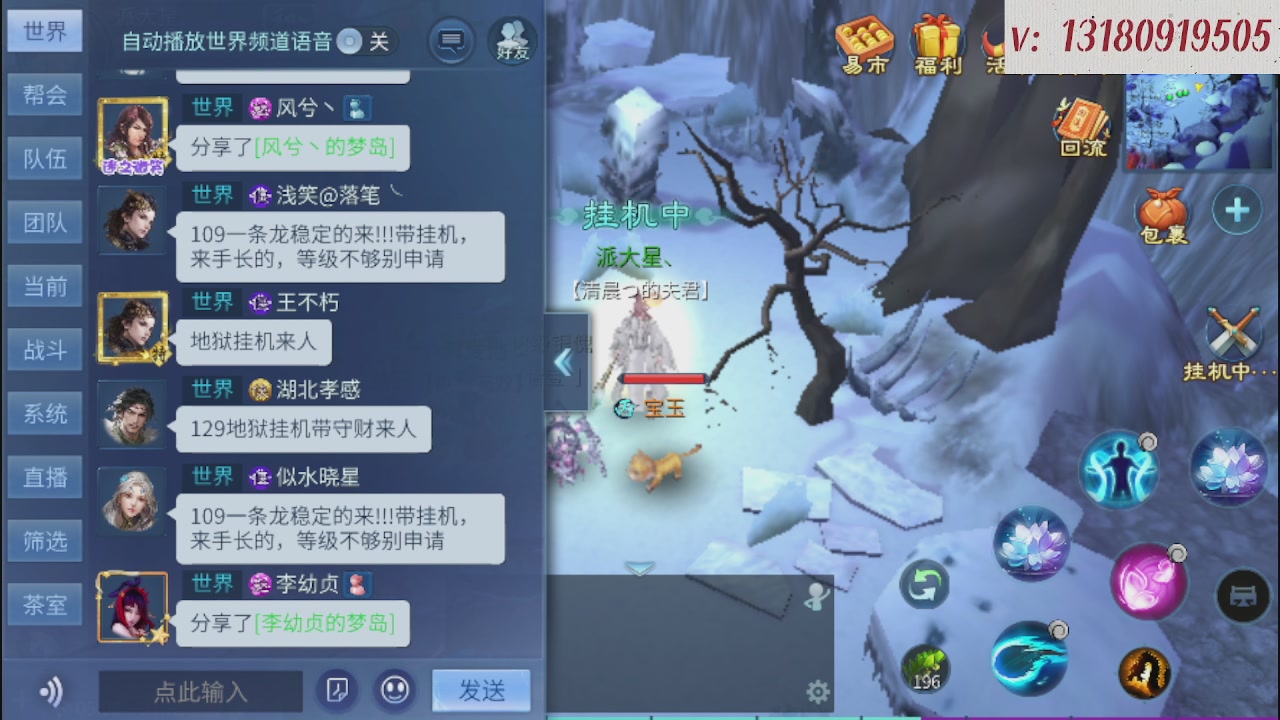This screenshot has width=1280, height=720.
Task: Switch to the 系统 chat tab
Action: (x=44, y=413)
